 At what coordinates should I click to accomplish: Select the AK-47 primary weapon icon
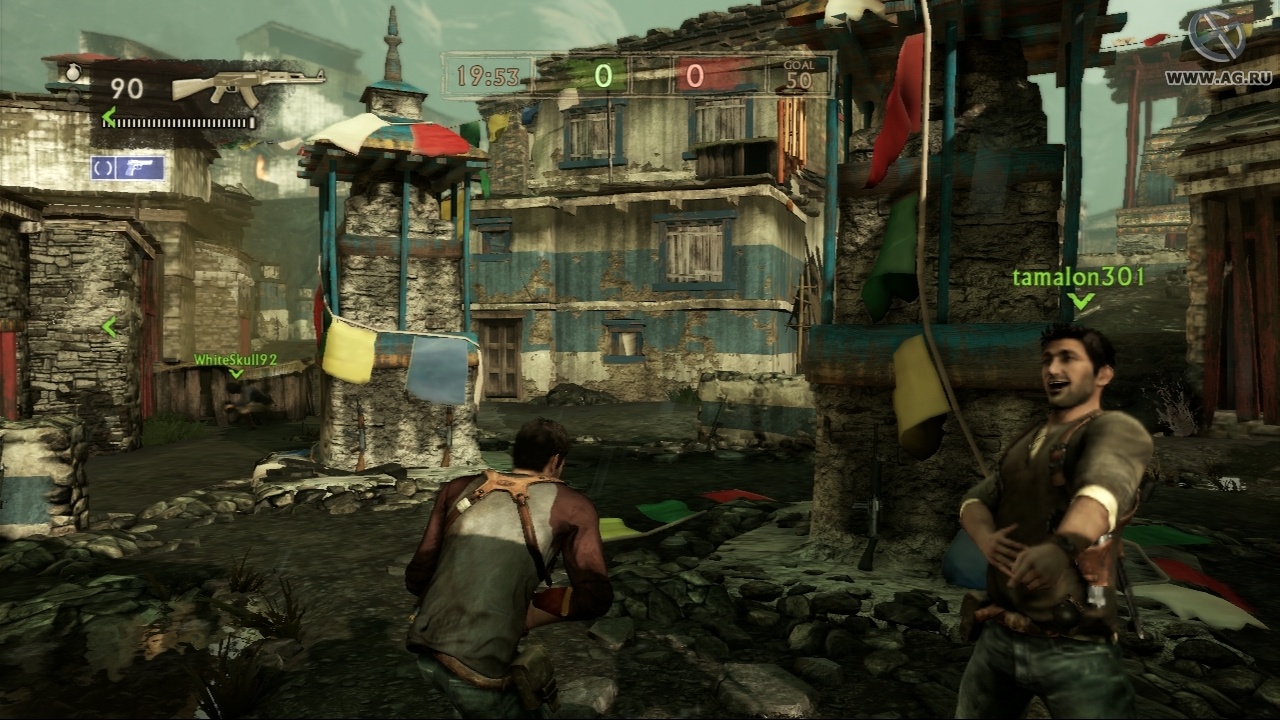coord(248,86)
